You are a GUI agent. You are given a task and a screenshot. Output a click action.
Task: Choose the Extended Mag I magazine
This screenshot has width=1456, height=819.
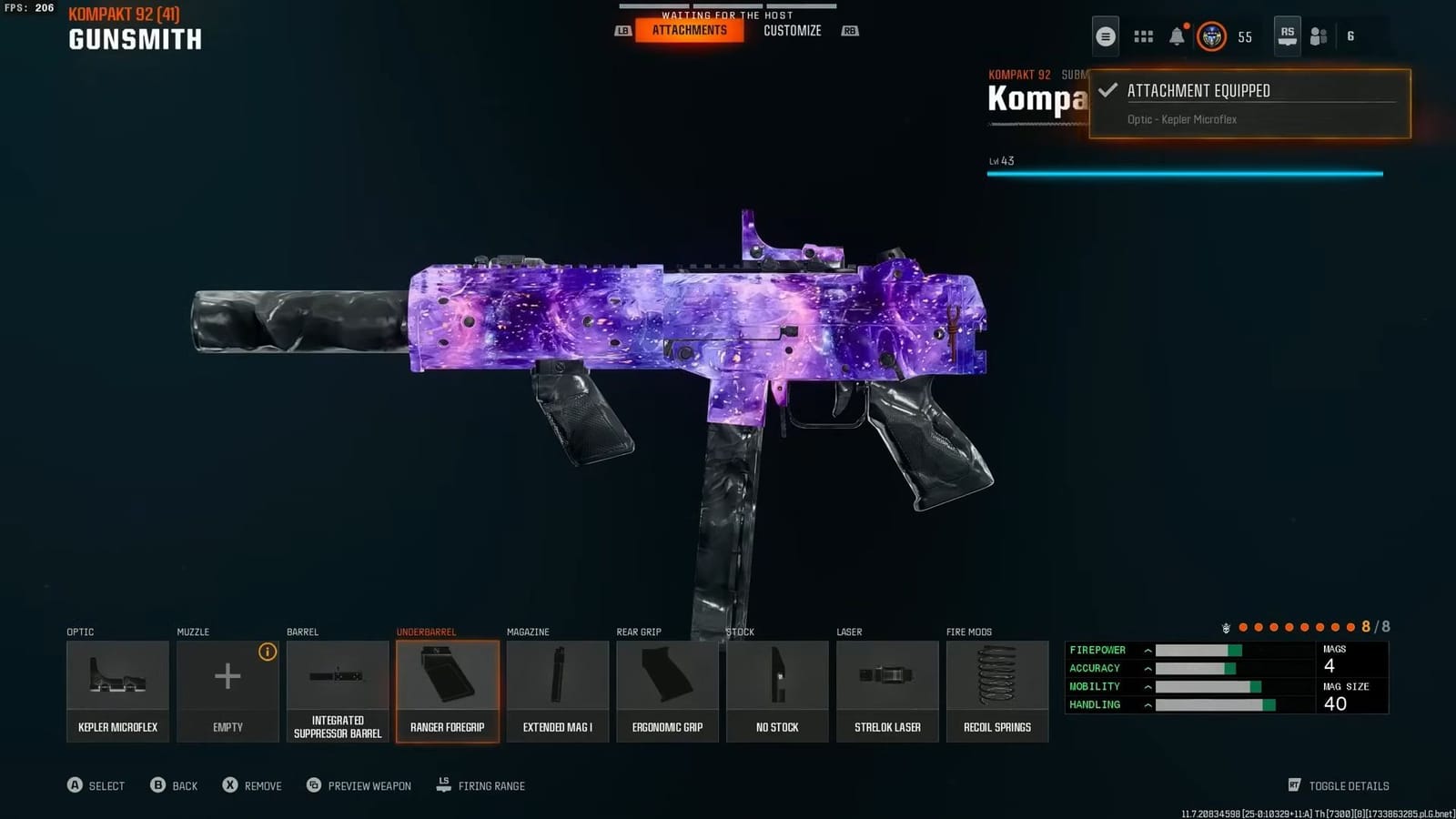click(557, 689)
